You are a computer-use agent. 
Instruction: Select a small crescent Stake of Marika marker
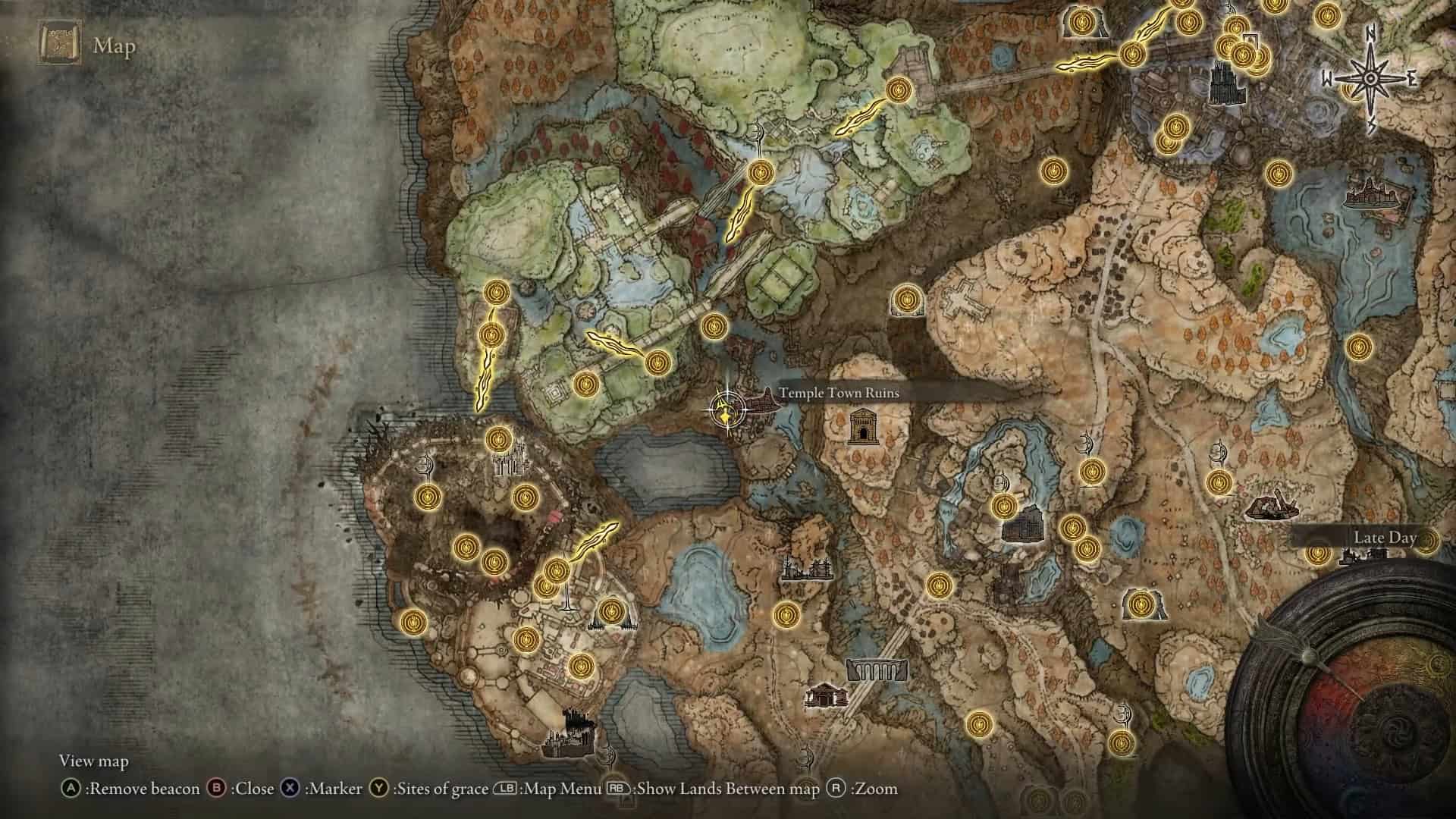pos(1087,444)
